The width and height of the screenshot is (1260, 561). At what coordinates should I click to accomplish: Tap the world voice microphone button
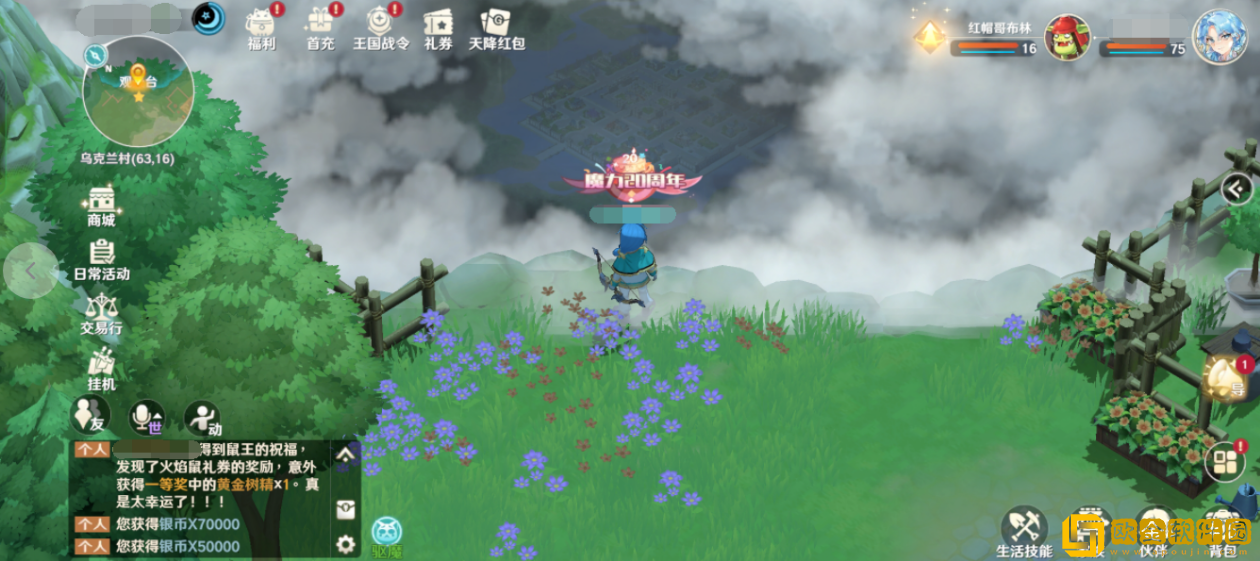[x=147, y=418]
